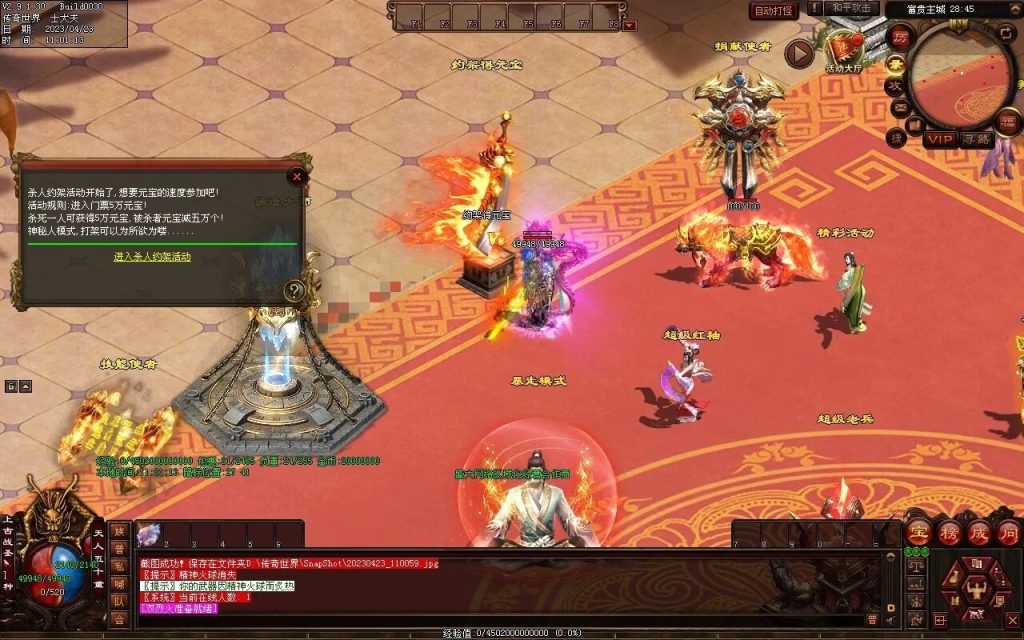
Task: Close the kill-for-yuanbao event dialog
Action: [x=296, y=177]
